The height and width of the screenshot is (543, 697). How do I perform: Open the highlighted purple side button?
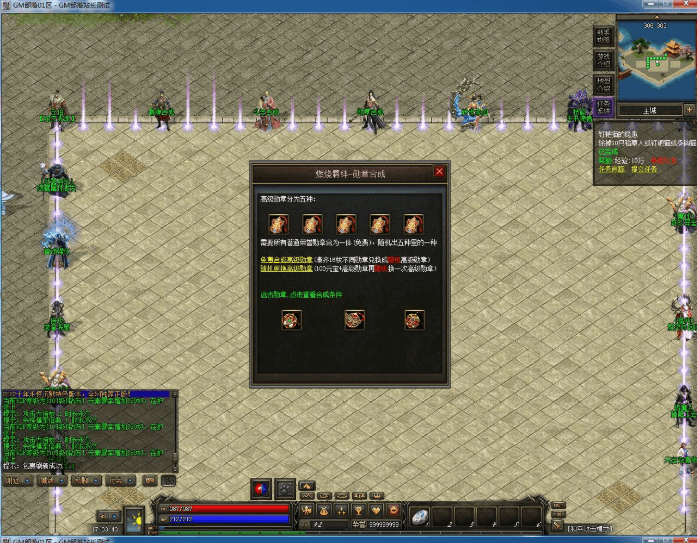[603, 105]
